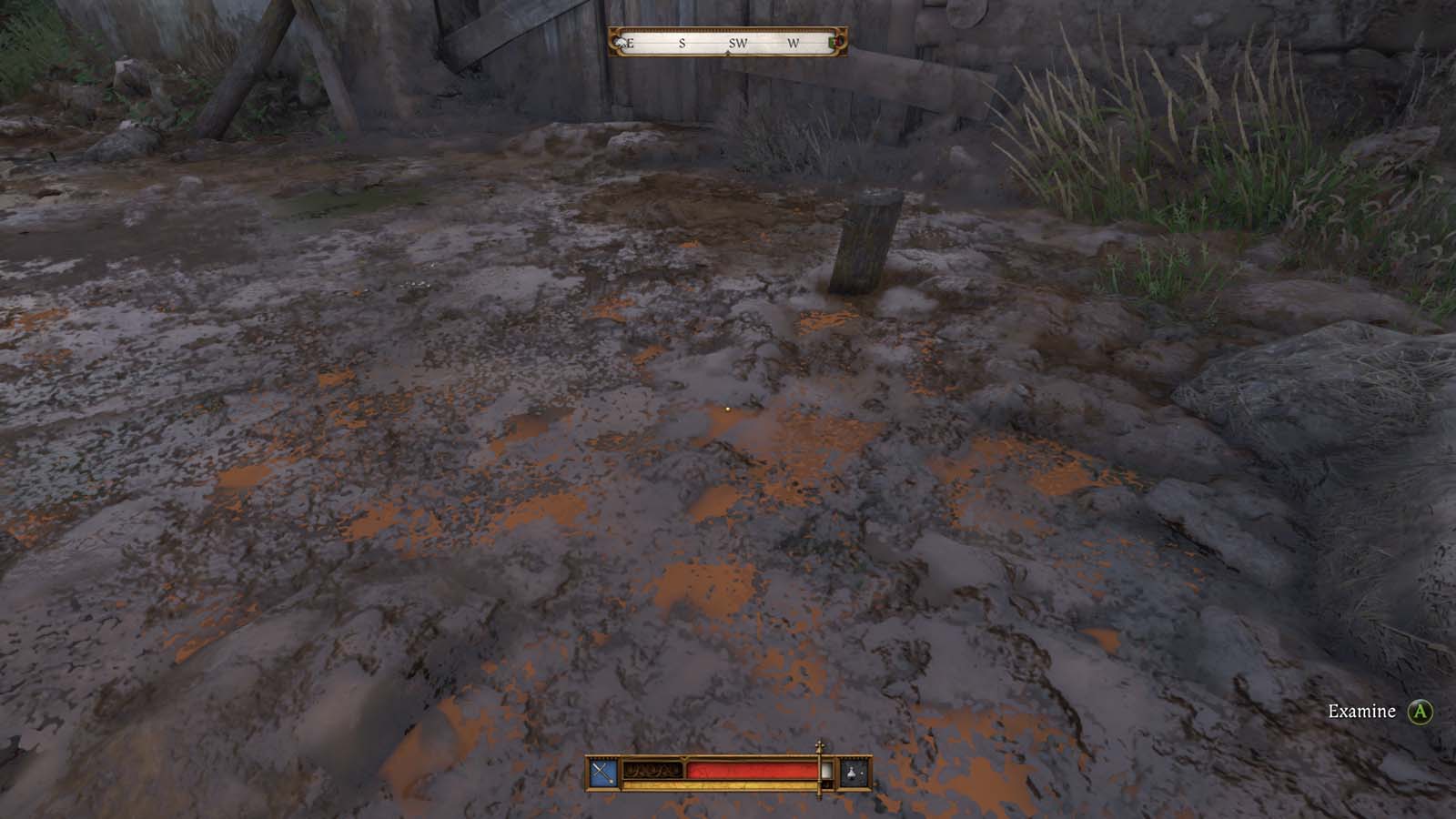Click the E heading on the compass

pyautogui.click(x=630, y=43)
